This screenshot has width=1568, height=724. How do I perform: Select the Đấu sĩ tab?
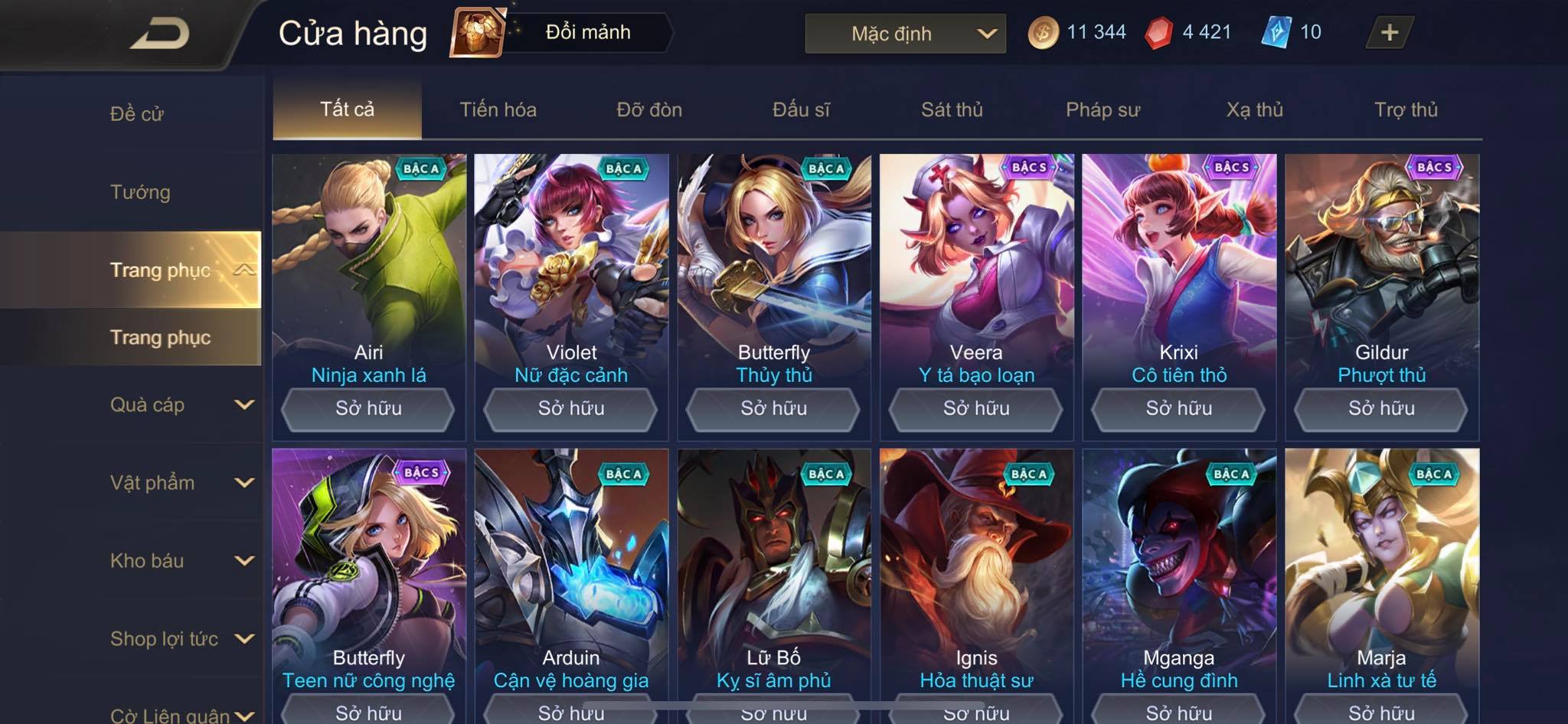[801, 109]
